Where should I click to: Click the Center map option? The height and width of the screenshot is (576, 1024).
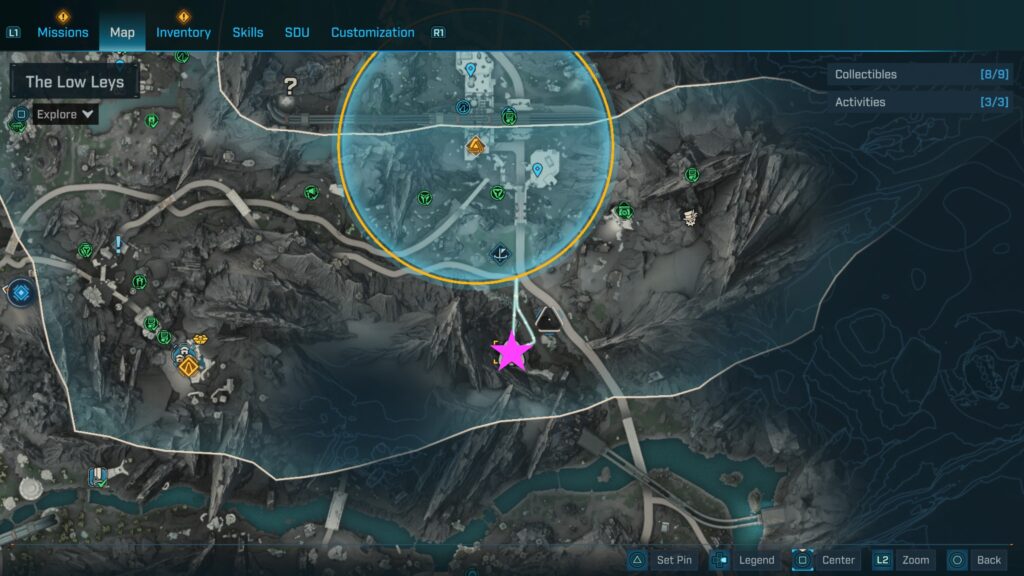tap(825, 560)
